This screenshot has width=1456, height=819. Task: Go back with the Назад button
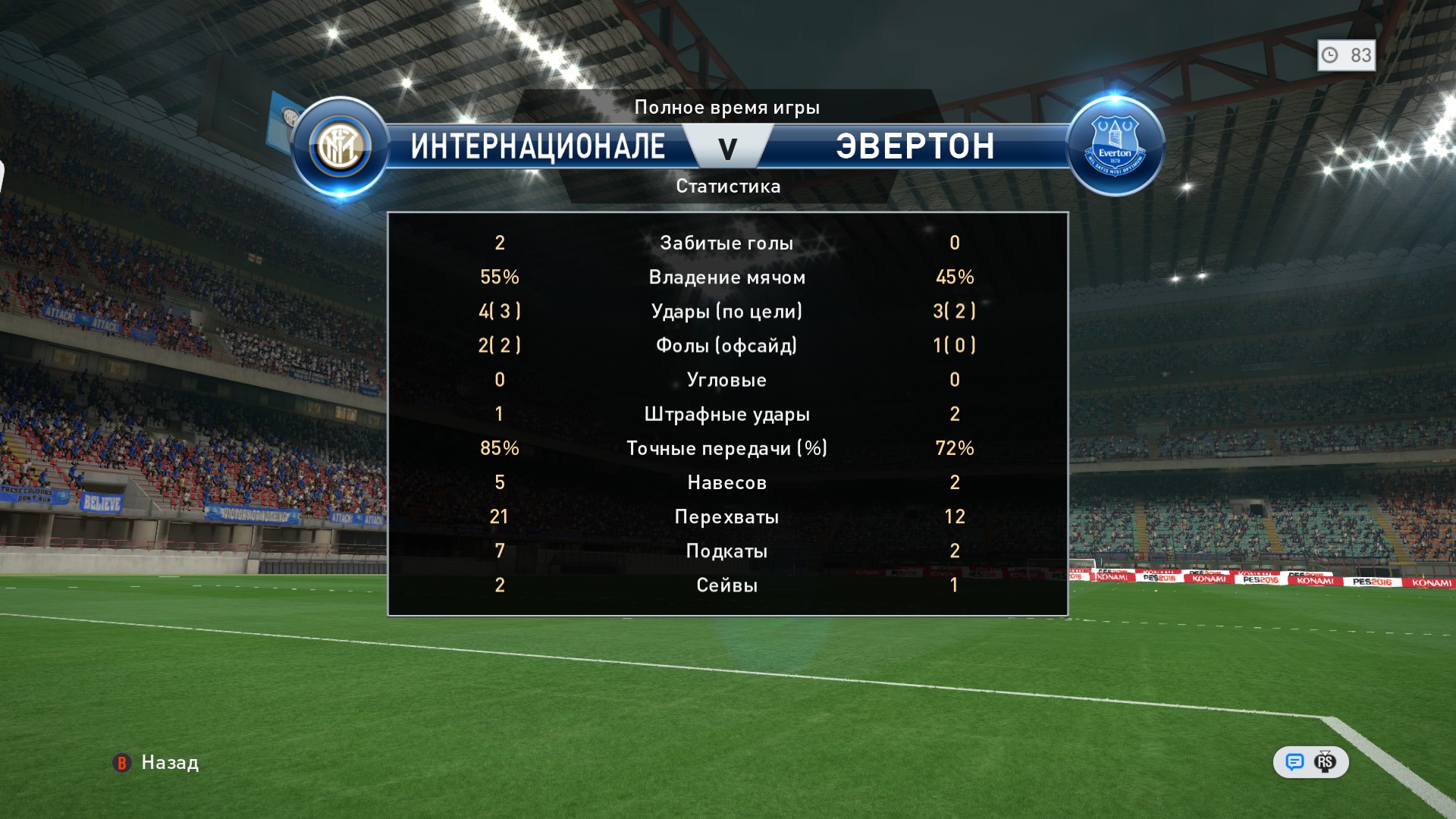click(156, 763)
